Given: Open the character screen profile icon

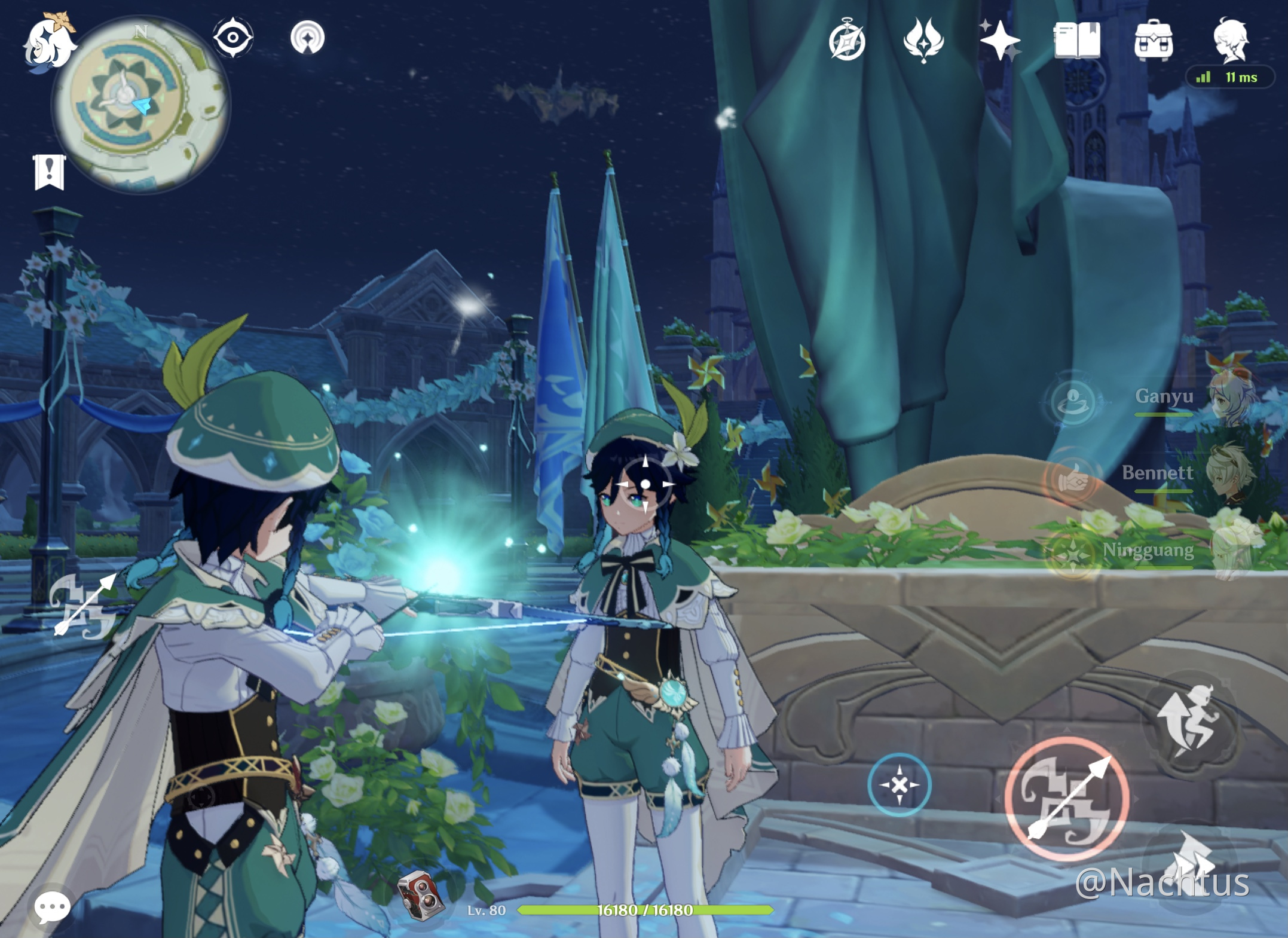Looking at the screenshot, I should coord(1231,41).
